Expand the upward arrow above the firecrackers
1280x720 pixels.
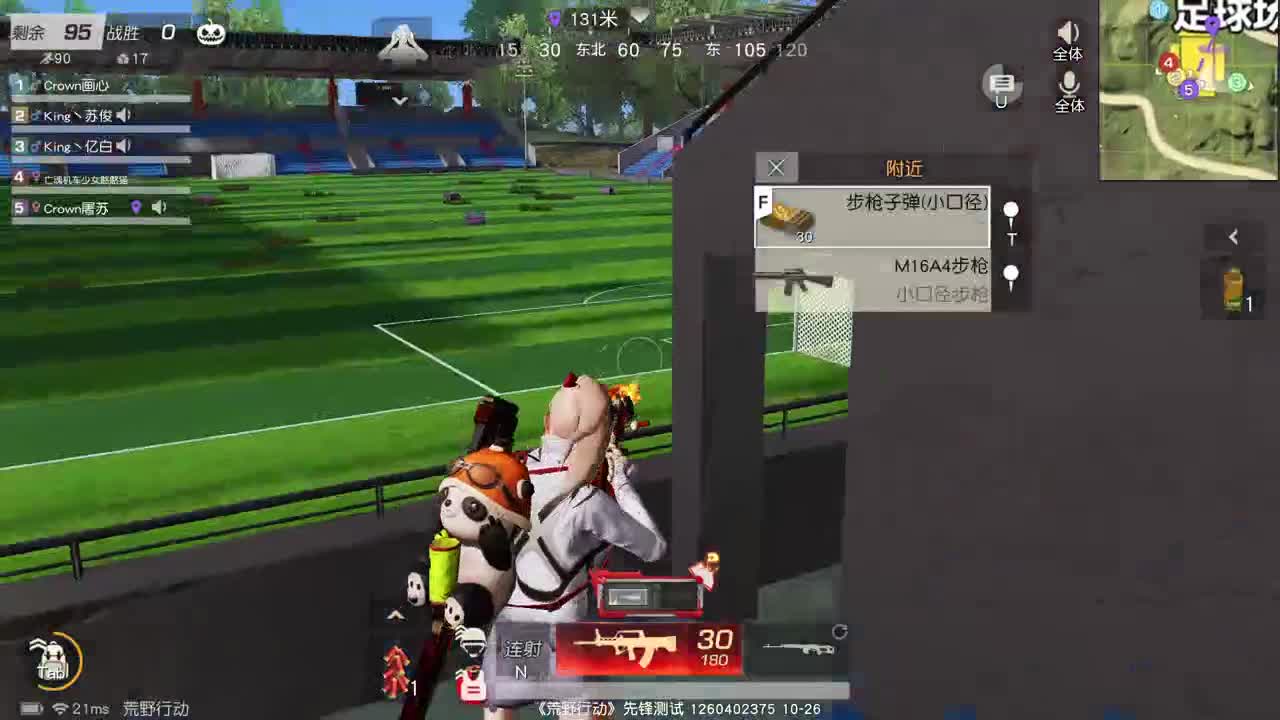coord(397,615)
